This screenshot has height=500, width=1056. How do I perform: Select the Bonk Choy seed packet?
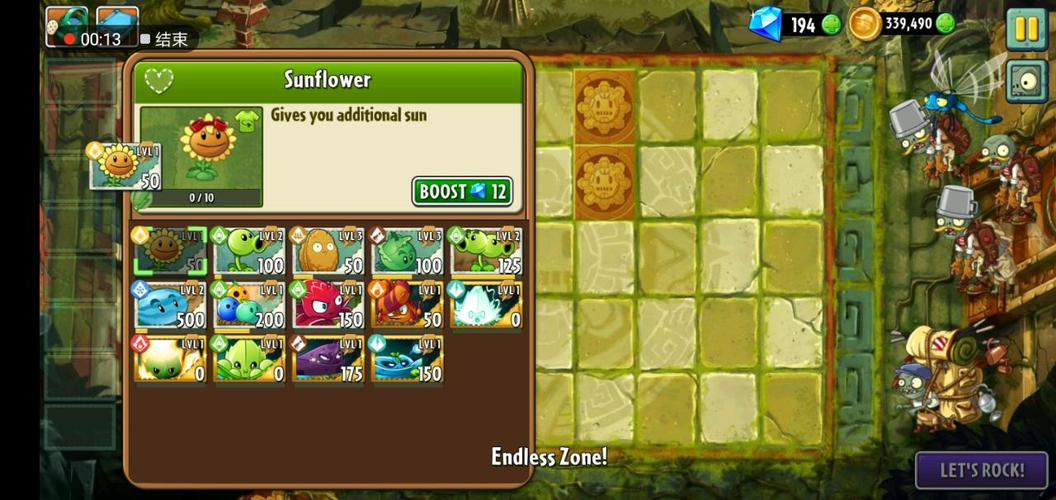(x=249, y=360)
